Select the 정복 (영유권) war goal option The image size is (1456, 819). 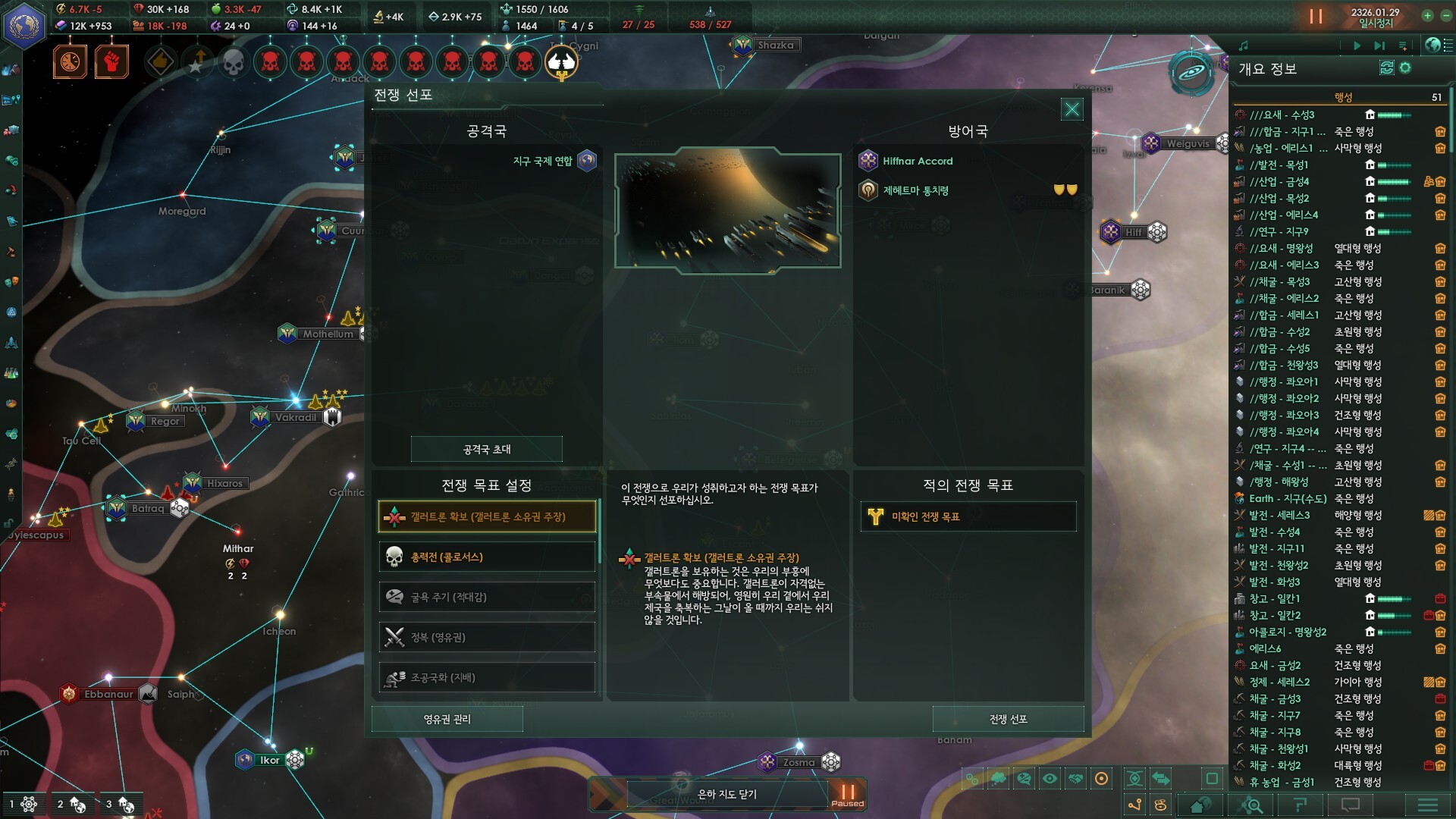point(486,637)
